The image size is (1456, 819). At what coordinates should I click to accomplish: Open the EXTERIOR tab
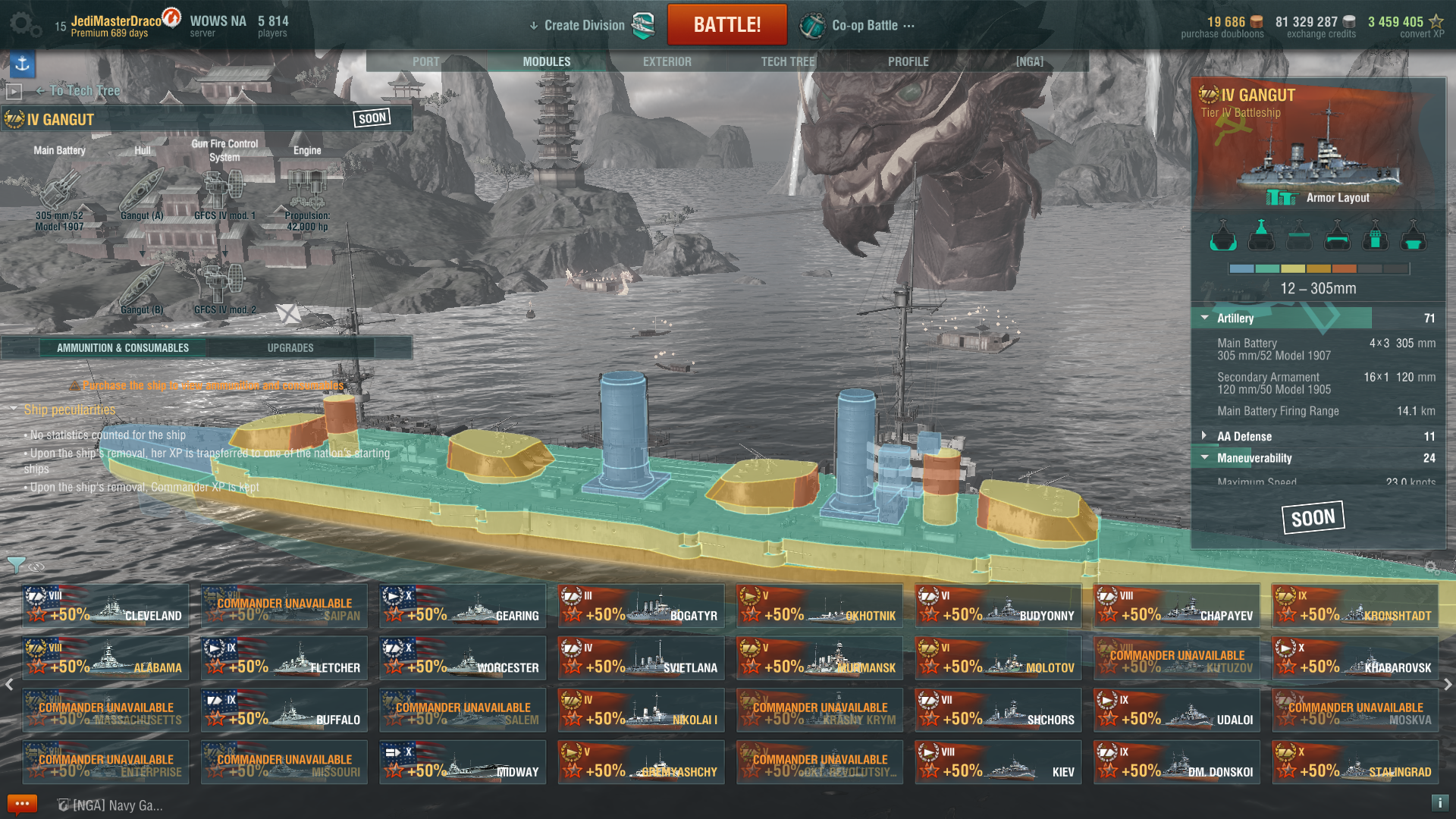coord(667,61)
